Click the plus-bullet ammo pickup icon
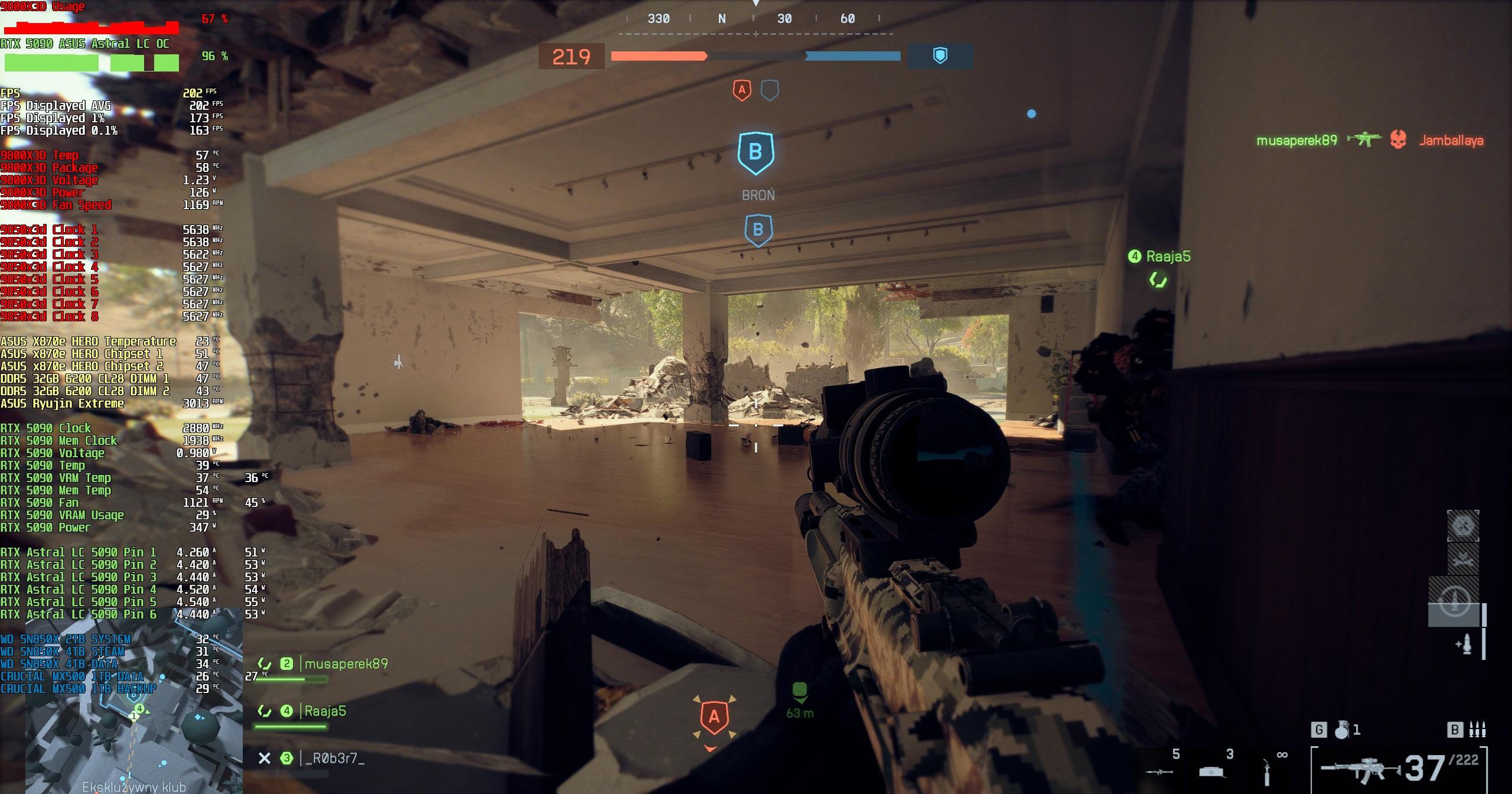Screen dimensions: 1512x794 [1464, 645]
